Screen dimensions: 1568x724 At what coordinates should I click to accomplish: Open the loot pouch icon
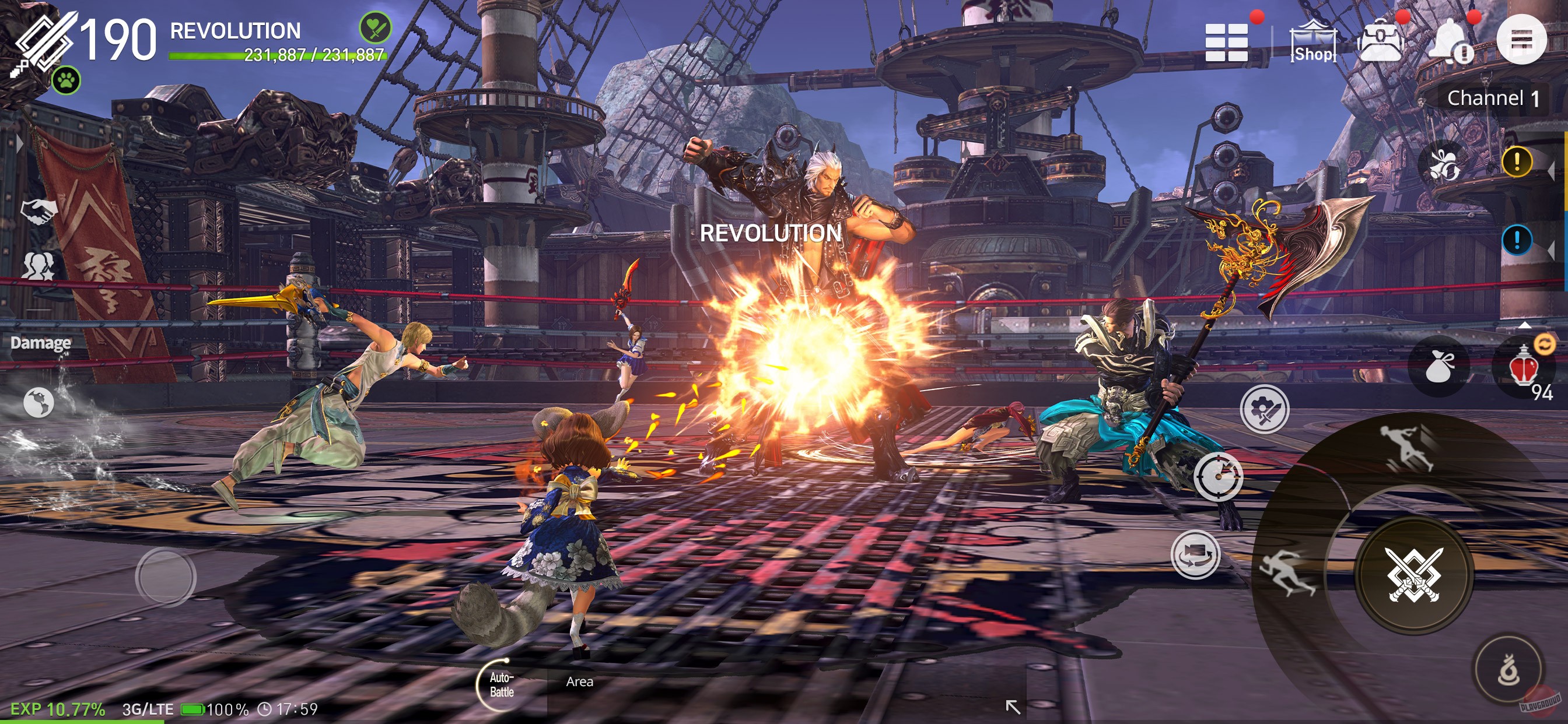point(1439,366)
